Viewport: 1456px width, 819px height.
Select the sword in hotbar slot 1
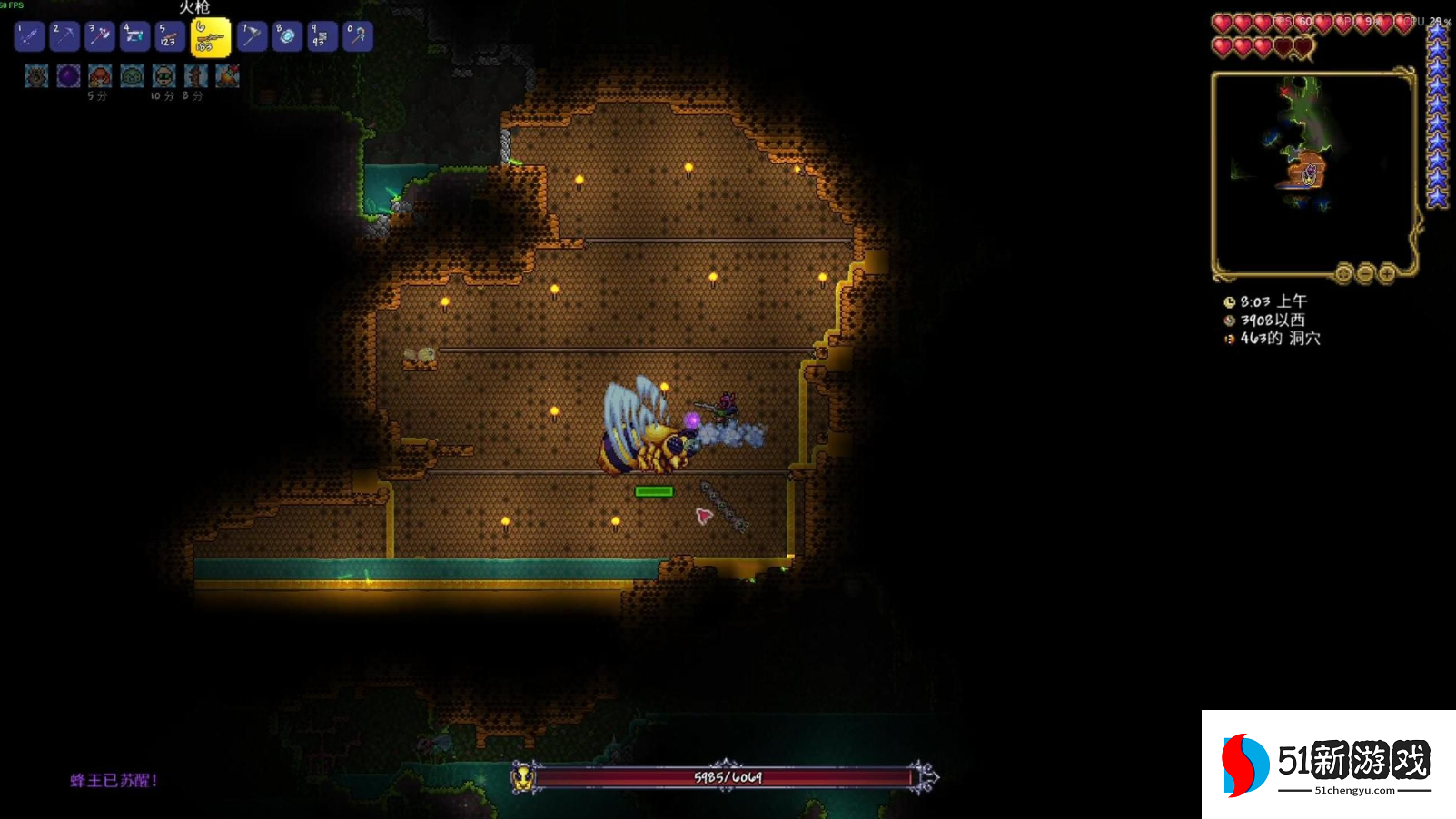pos(29,36)
